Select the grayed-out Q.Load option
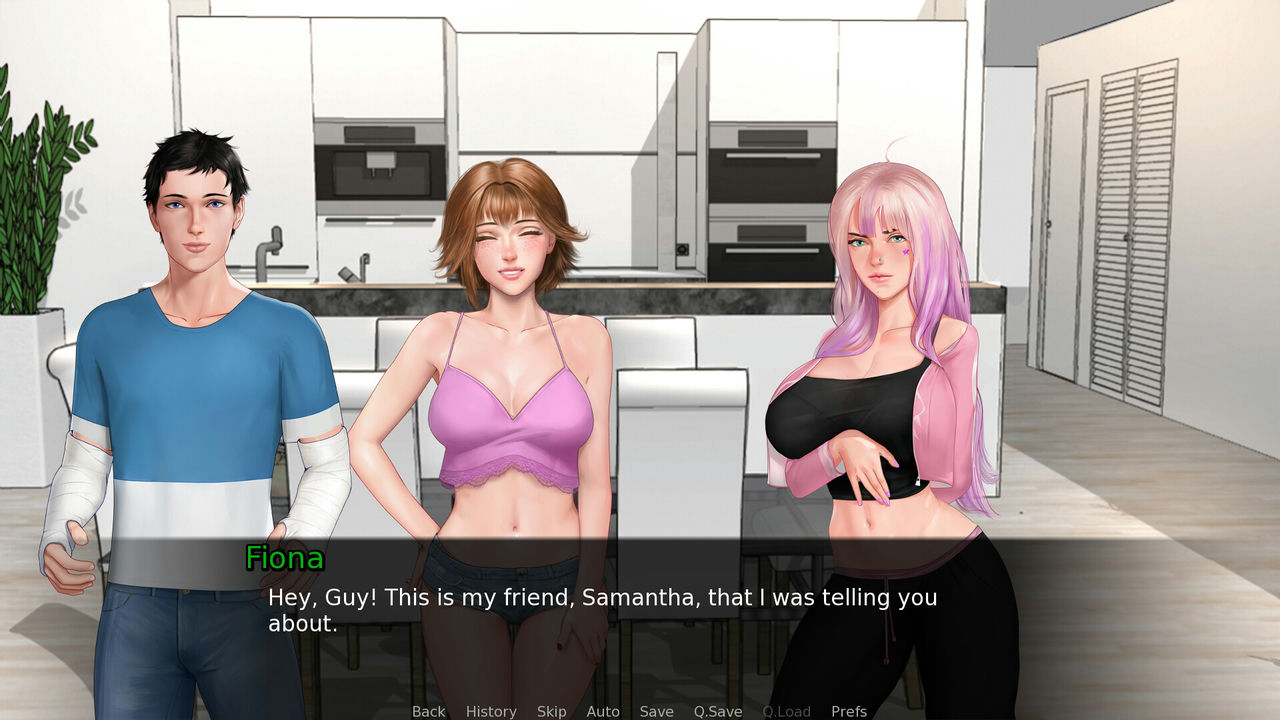Viewport: 1280px width, 720px height. (785, 711)
